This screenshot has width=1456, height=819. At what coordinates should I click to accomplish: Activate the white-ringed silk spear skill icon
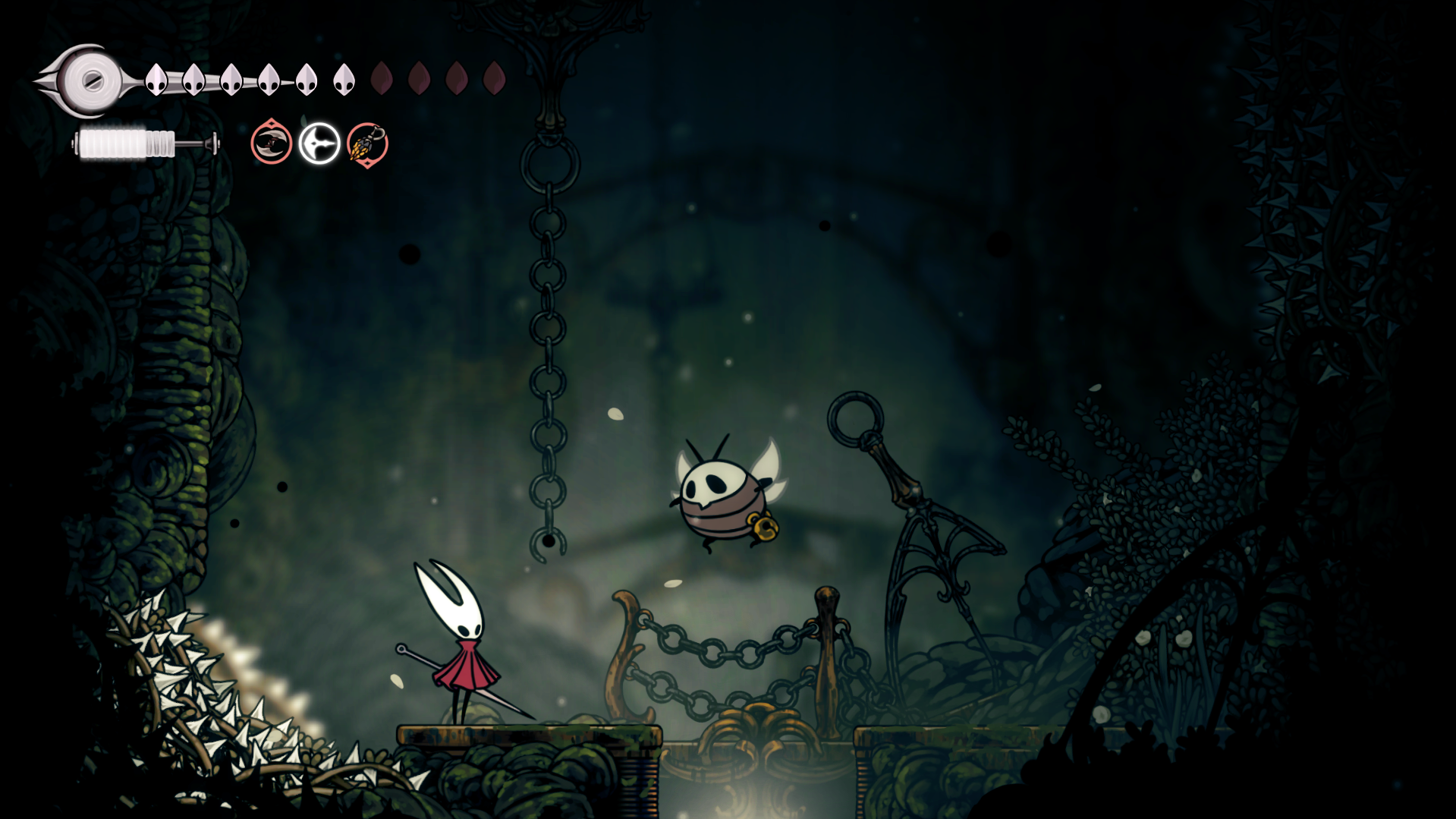click(319, 143)
